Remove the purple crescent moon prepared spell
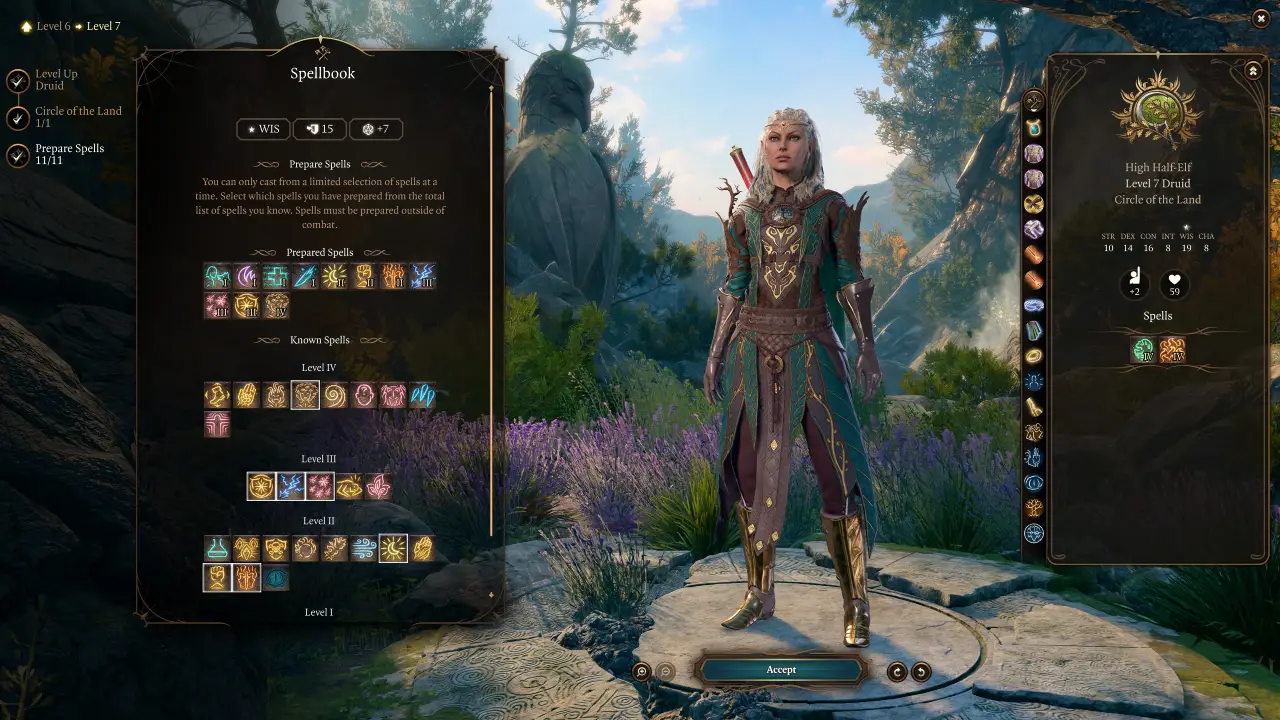This screenshot has width=1280, height=720. (x=246, y=276)
